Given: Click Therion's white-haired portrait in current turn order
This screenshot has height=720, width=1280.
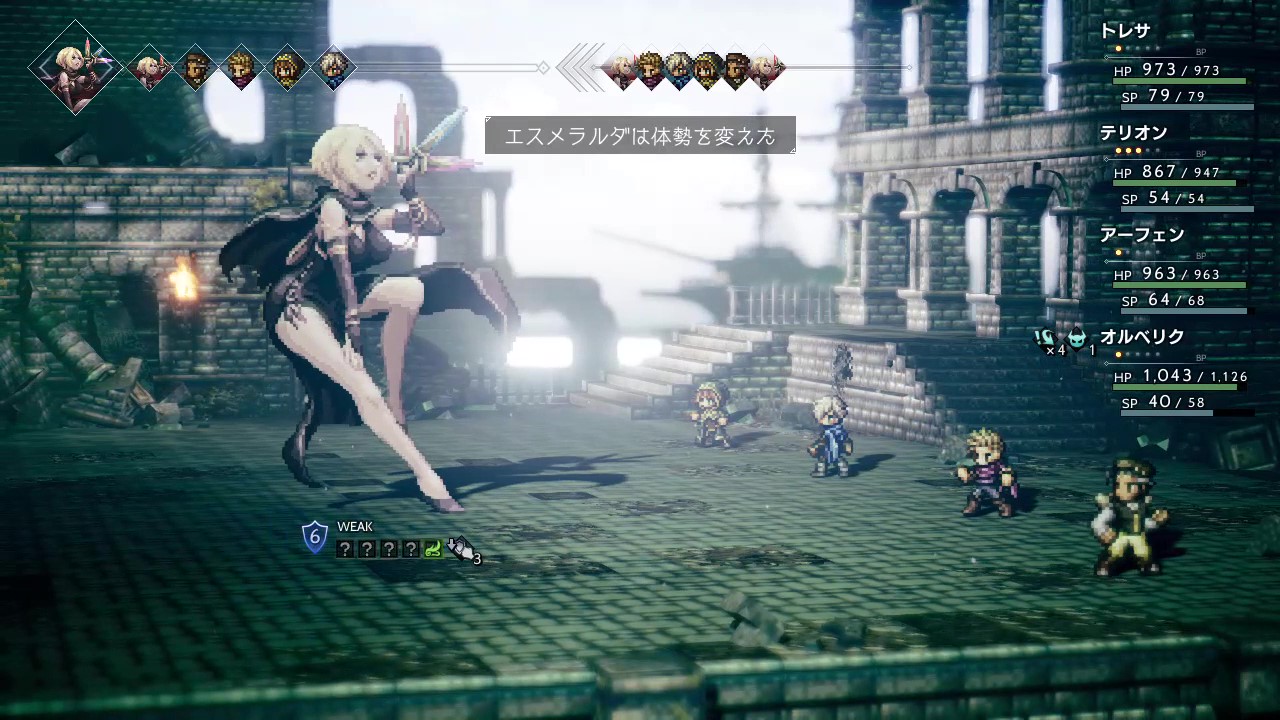Looking at the screenshot, I should [333, 69].
